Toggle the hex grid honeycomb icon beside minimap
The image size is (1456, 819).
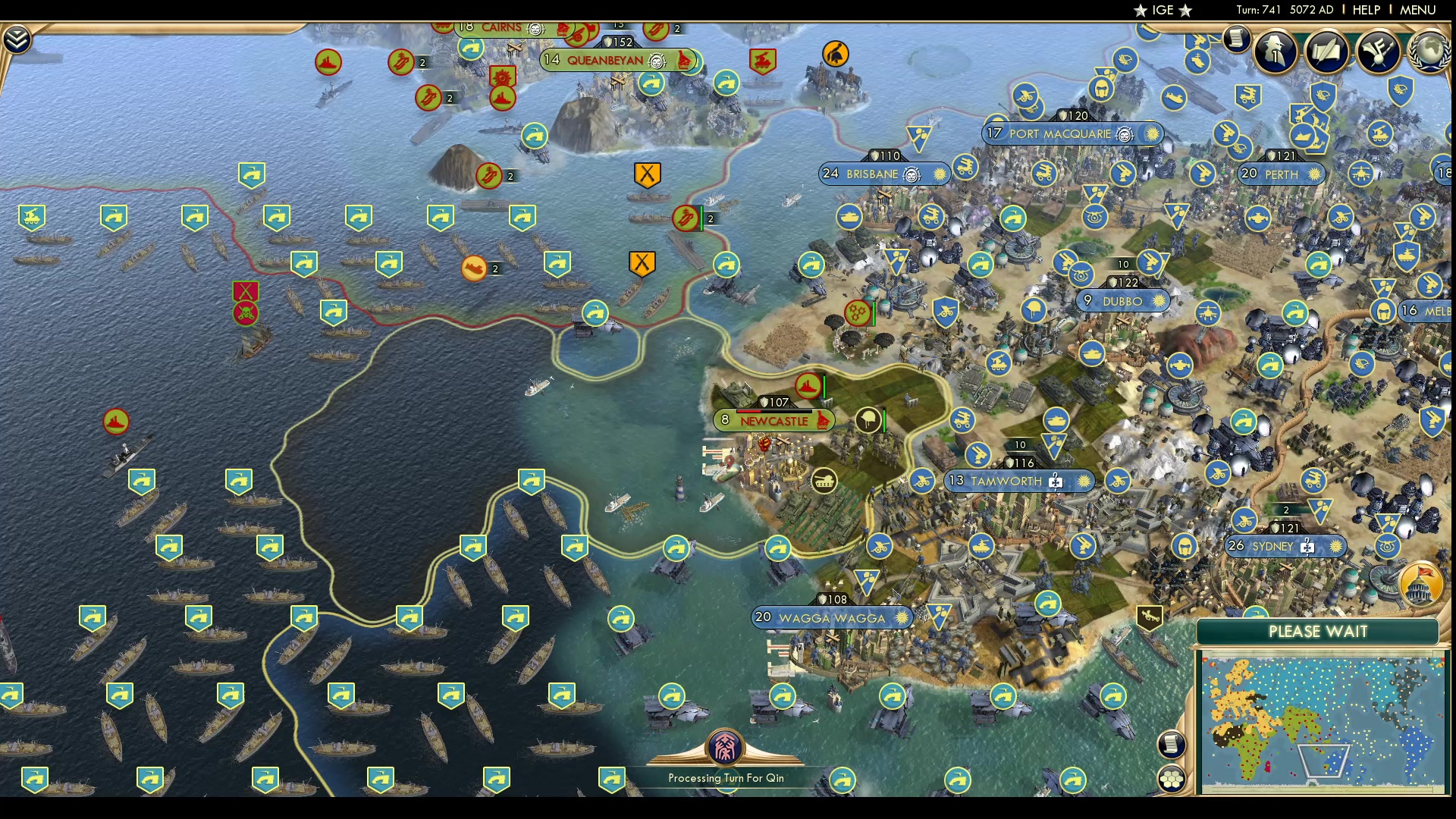(1172, 777)
